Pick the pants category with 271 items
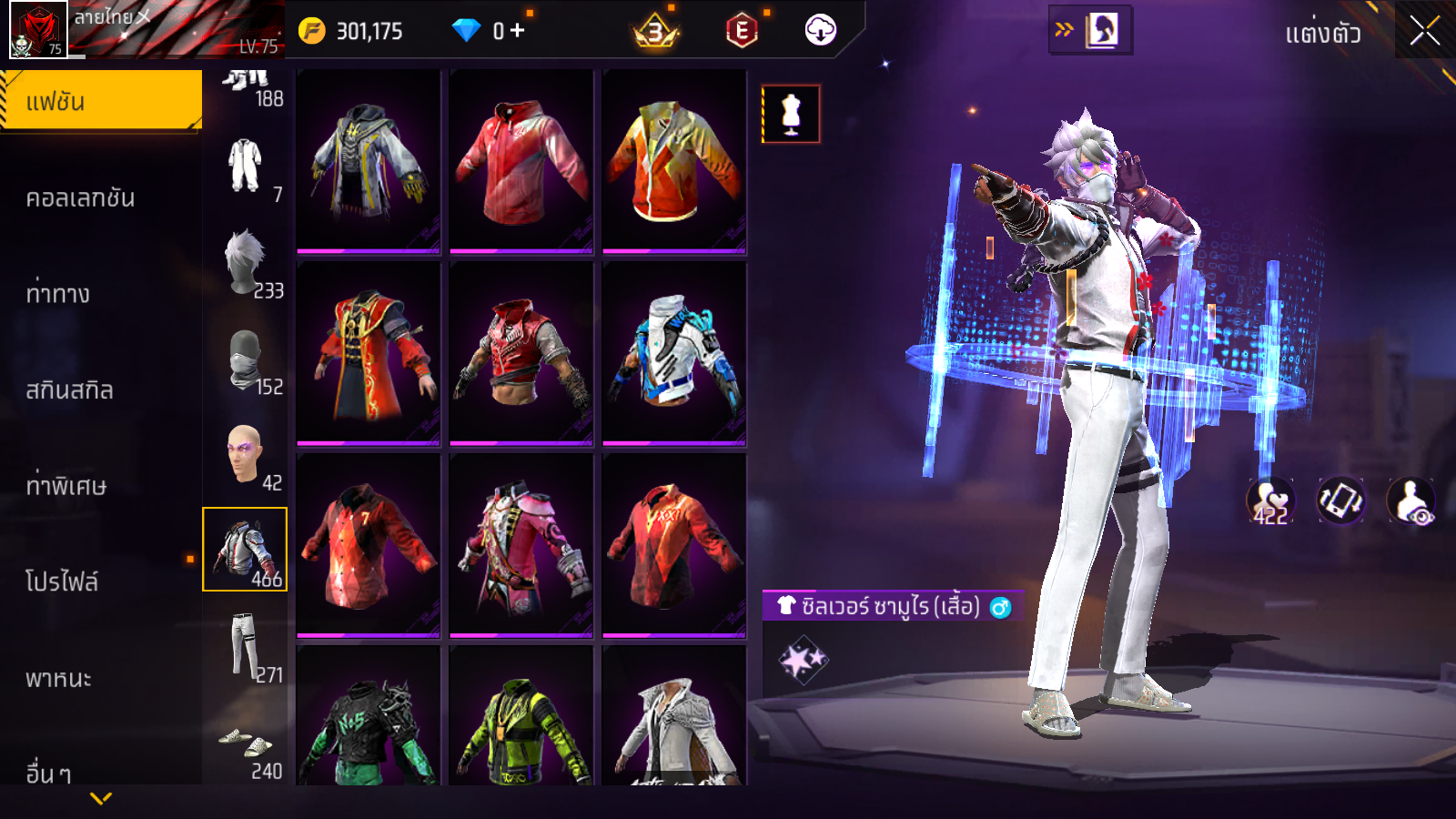The image size is (1456, 819). [246, 648]
